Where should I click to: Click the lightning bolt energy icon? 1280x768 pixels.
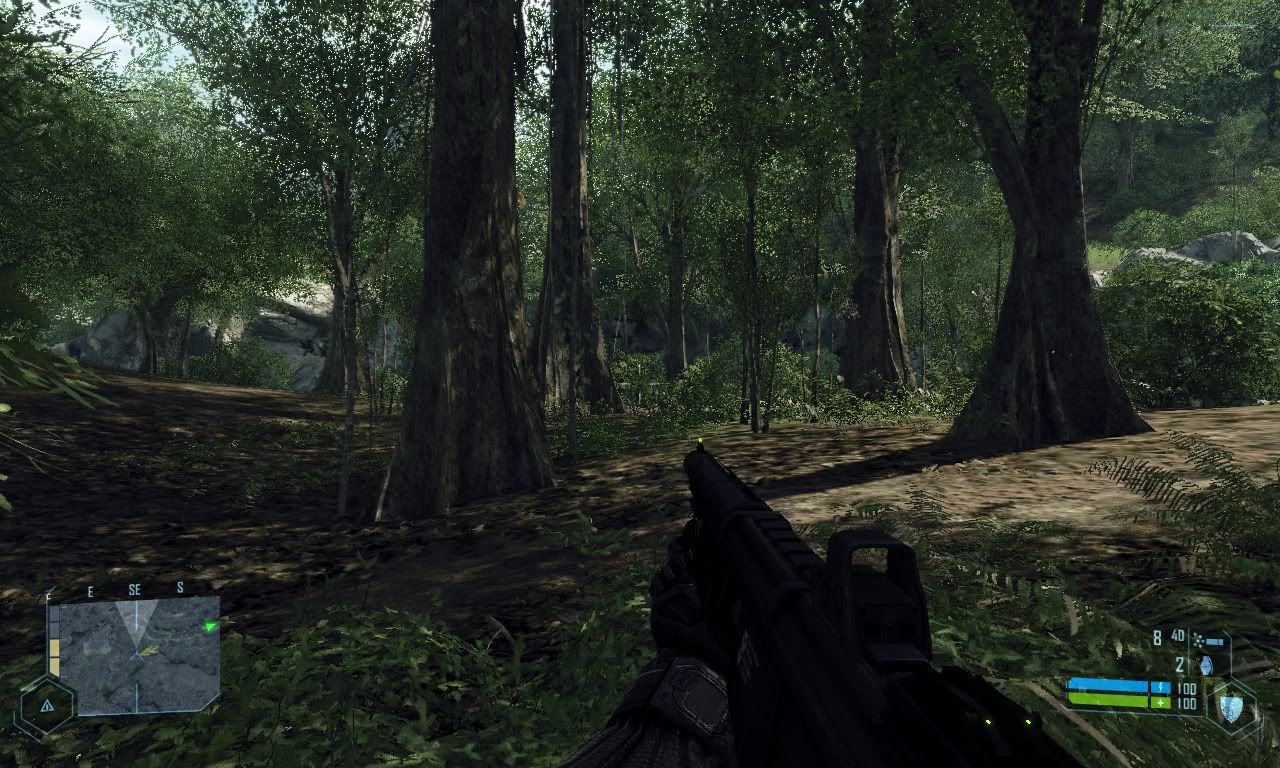[x=1161, y=687]
